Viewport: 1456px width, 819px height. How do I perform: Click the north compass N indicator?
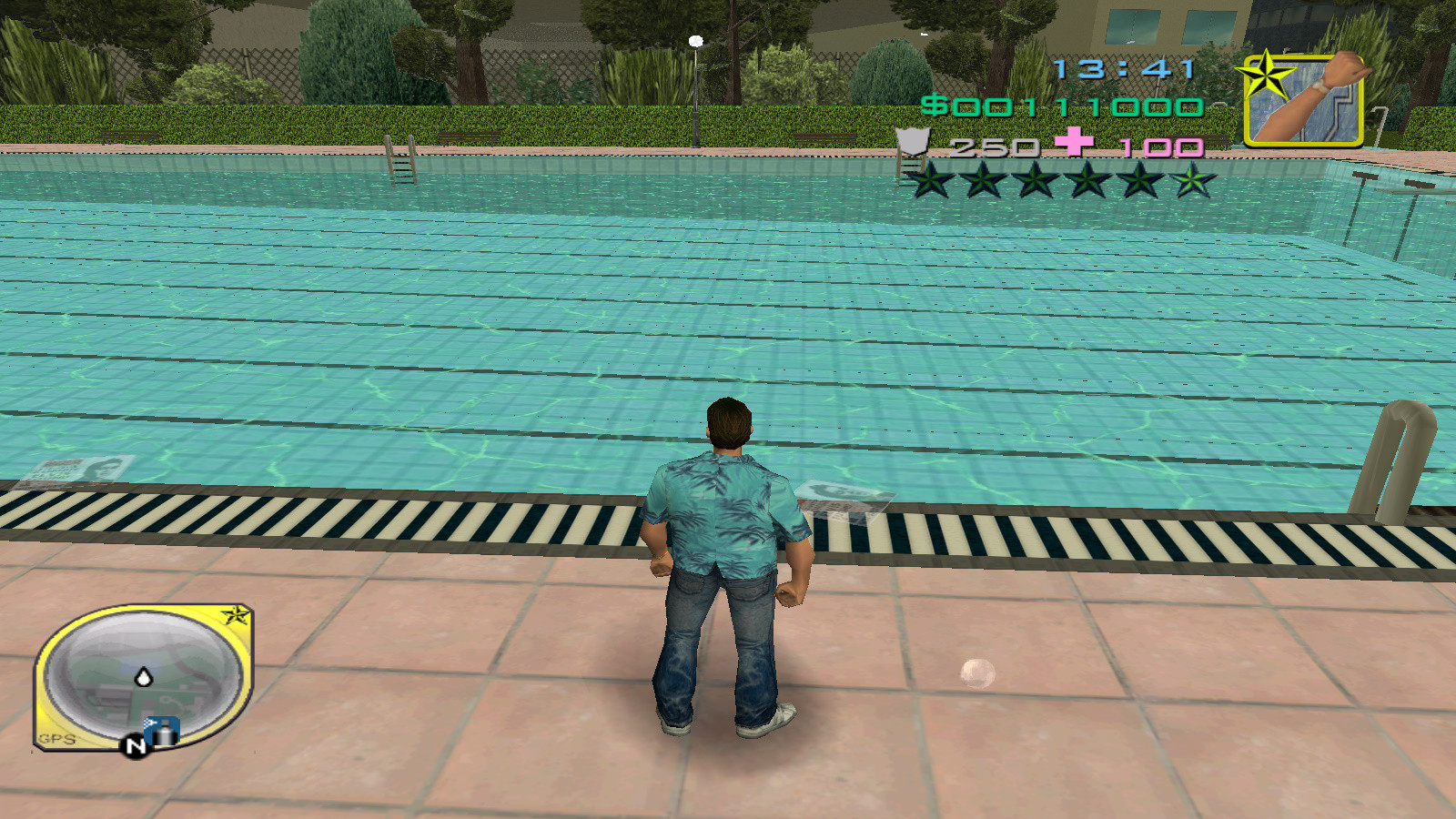[136, 745]
